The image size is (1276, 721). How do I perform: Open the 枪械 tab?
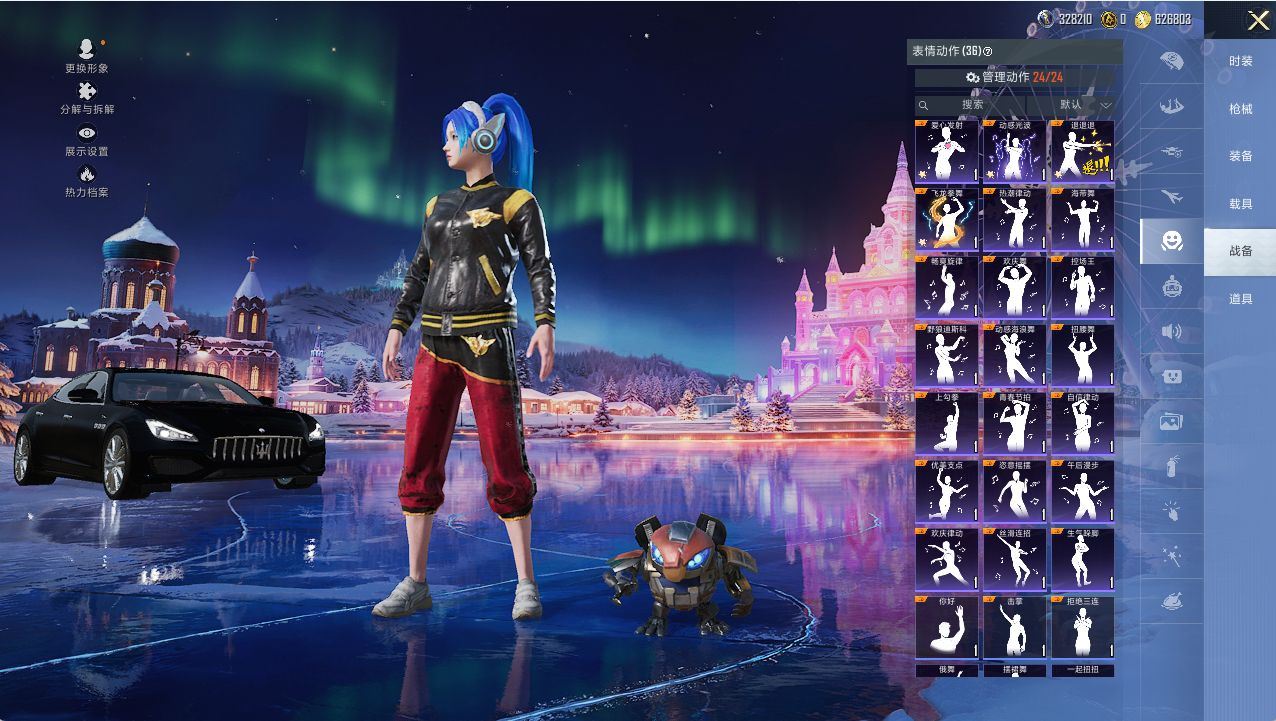point(1240,109)
